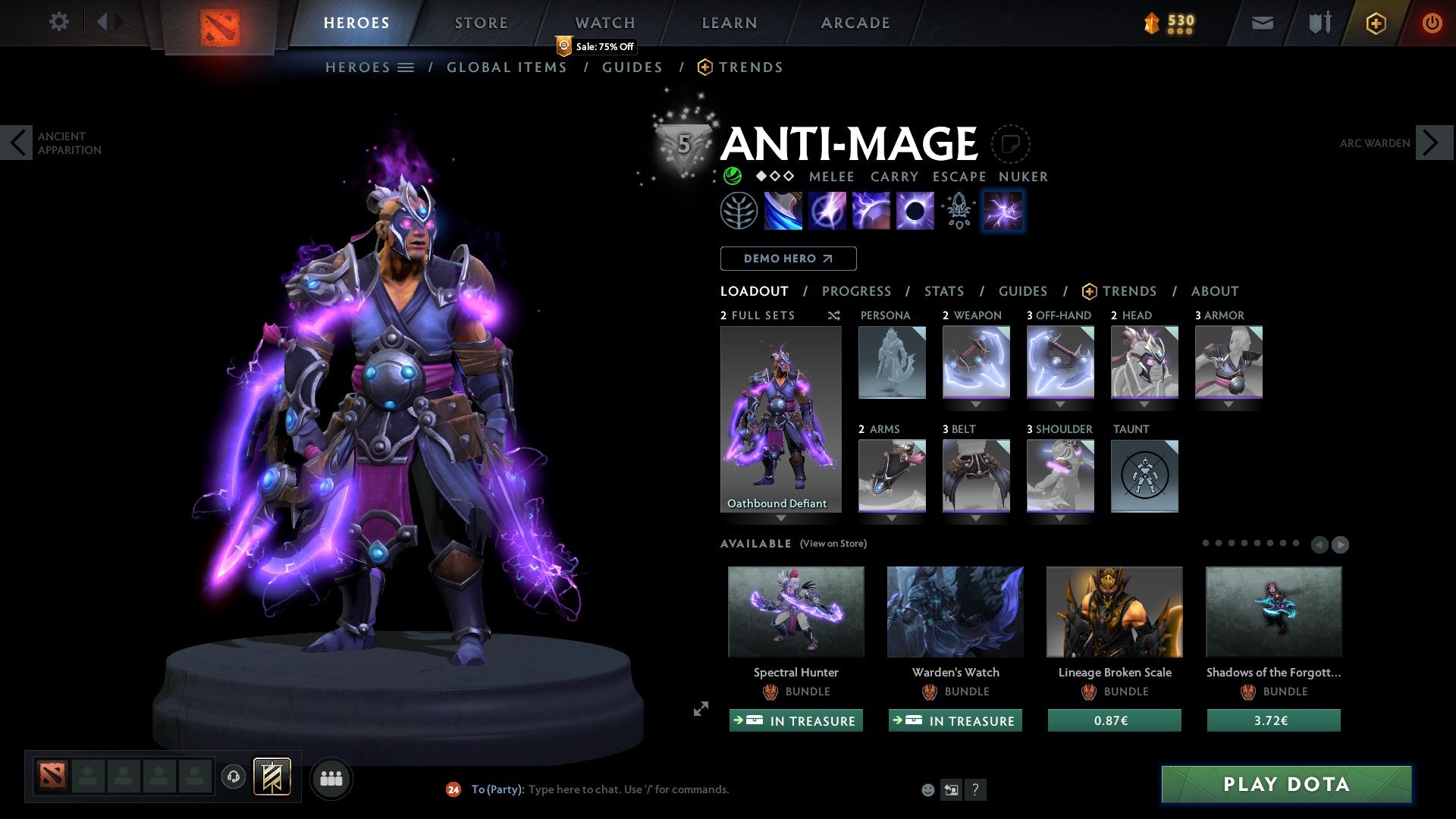Click the View on Store link
This screenshot has height=819, width=1456.
click(x=833, y=544)
